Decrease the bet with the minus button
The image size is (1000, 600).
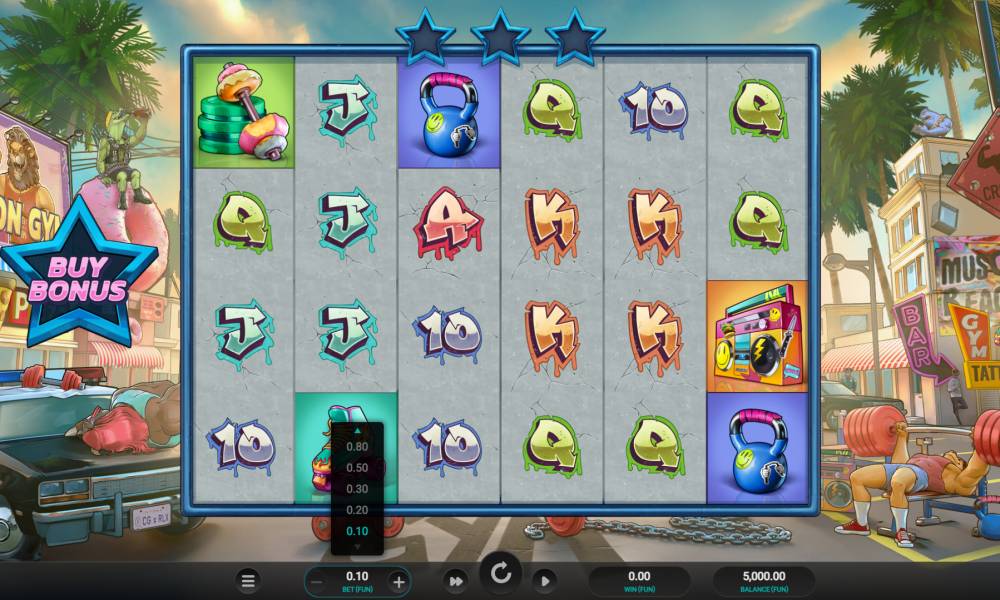pyautogui.click(x=316, y=580)
